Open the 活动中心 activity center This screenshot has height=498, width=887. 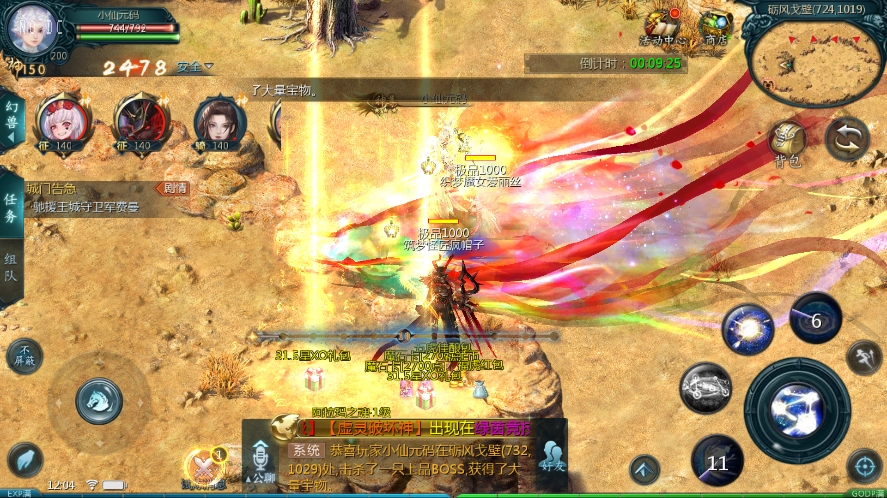coord(662,27)
